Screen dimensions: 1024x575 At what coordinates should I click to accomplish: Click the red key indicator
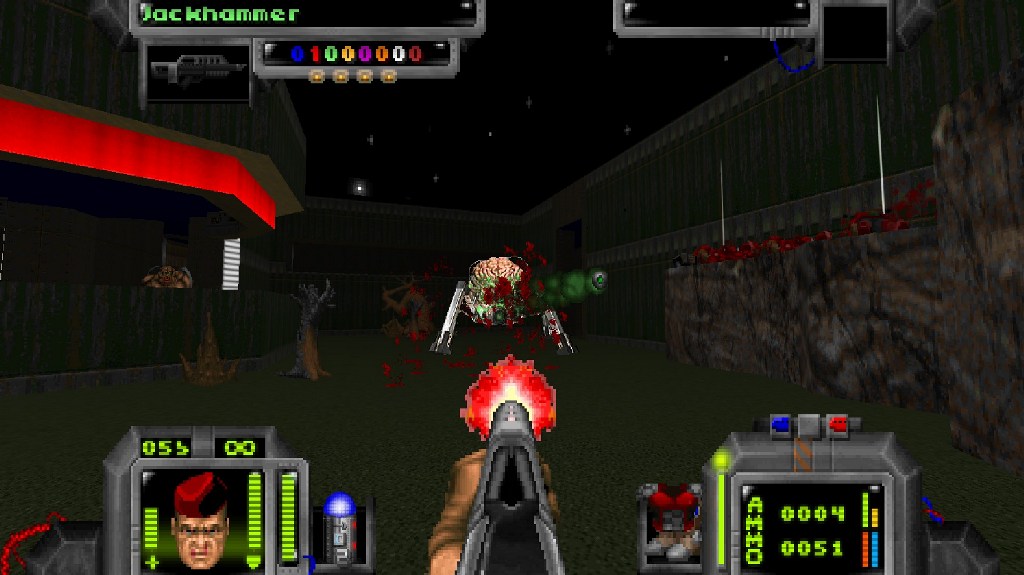(837, 424)
